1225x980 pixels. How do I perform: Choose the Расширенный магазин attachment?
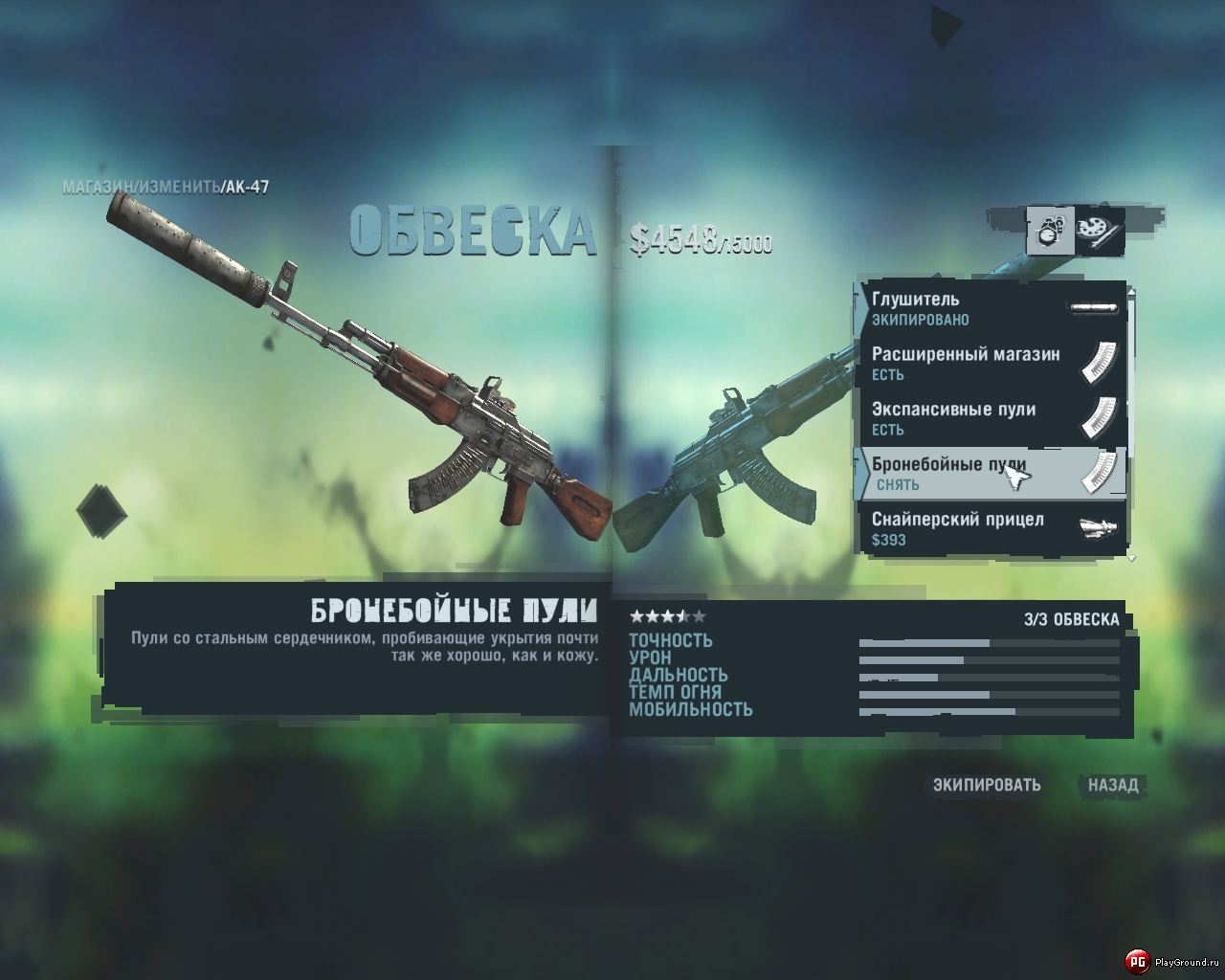click(991, 364)
